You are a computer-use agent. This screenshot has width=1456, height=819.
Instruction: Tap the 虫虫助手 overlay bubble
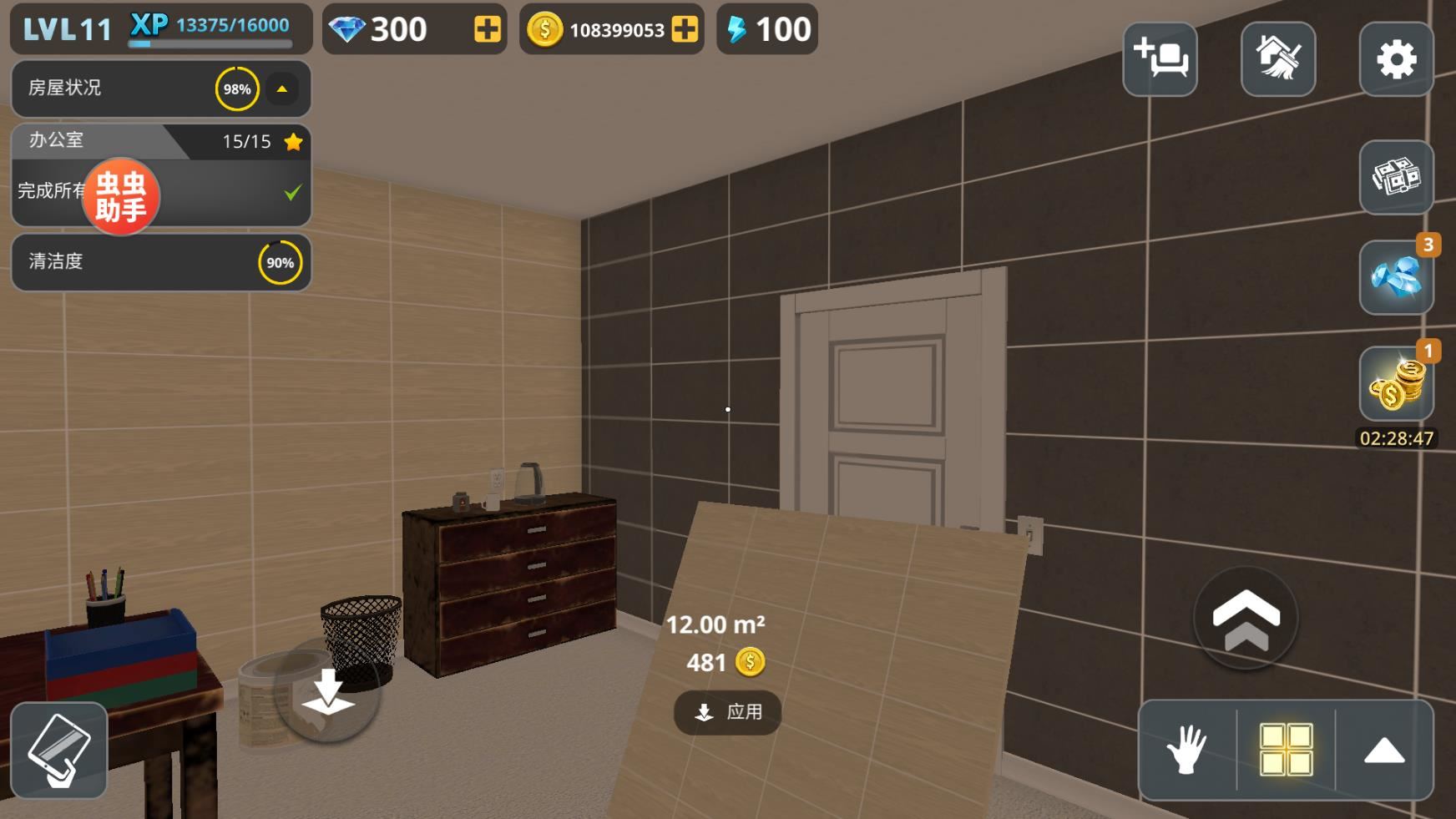tap(121, 196)
